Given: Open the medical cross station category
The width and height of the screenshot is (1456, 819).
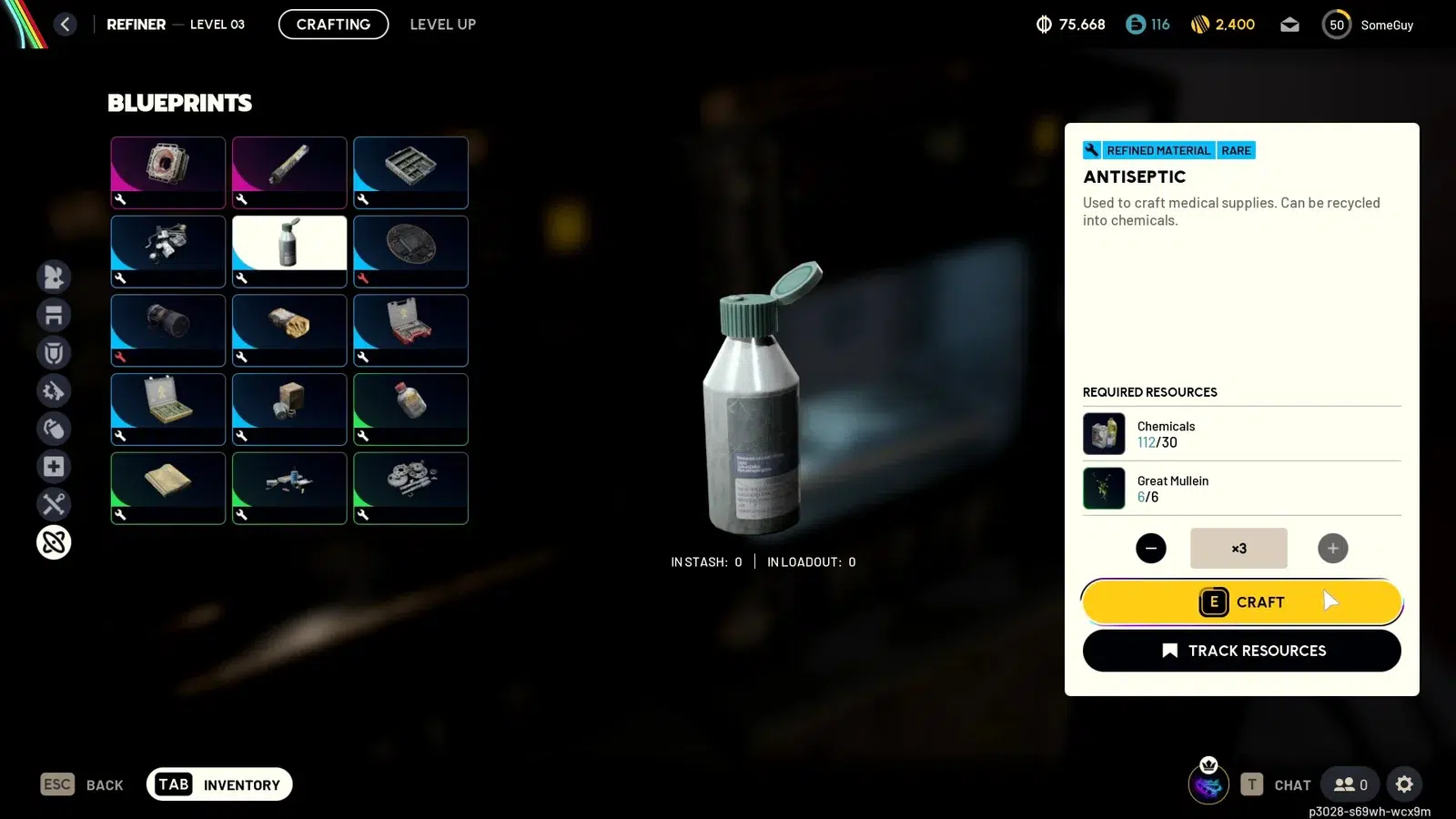Looking at the screenshot, I should 54,467.
